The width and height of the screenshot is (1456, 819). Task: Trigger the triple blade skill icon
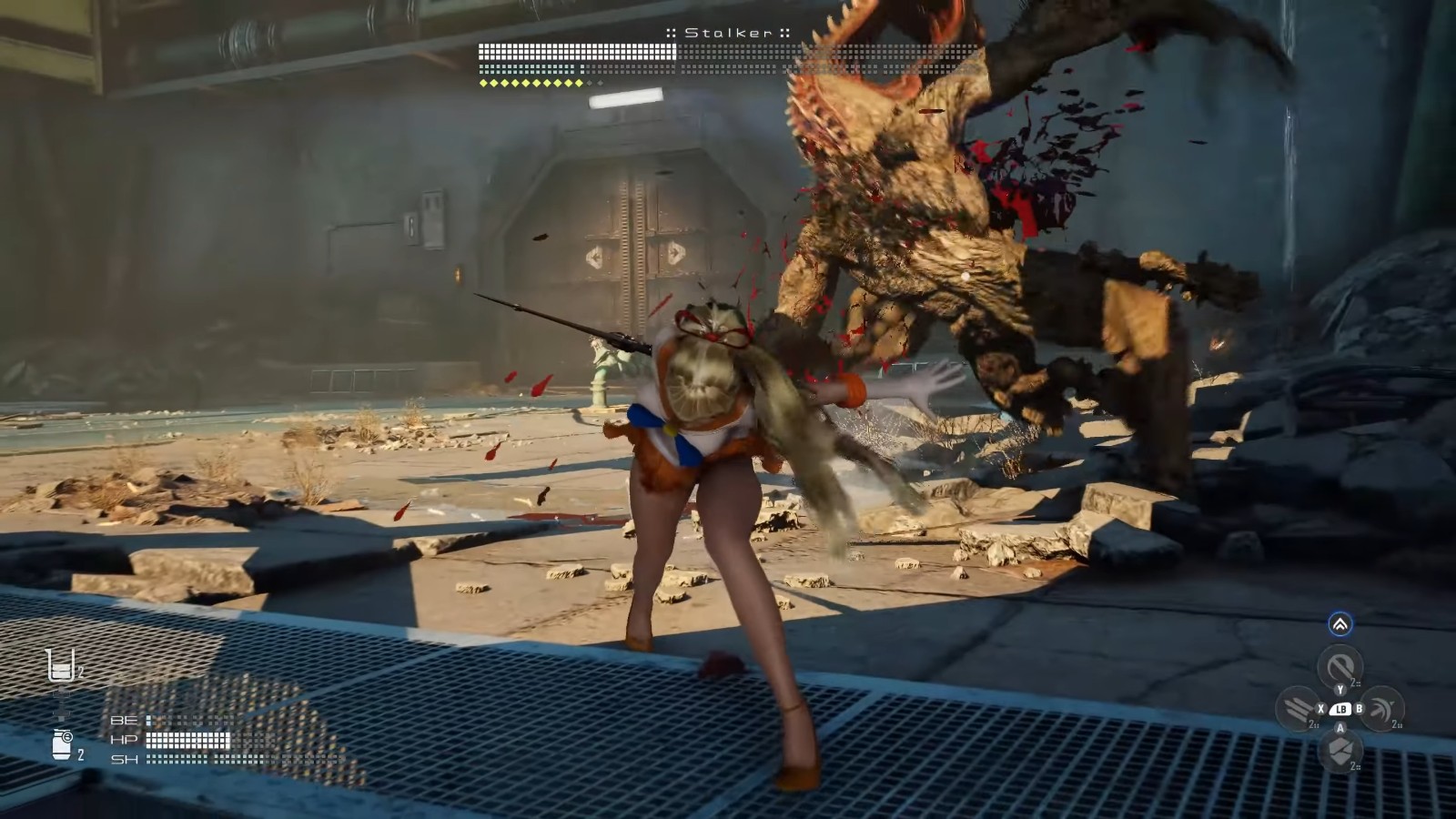coord(1297,708)
